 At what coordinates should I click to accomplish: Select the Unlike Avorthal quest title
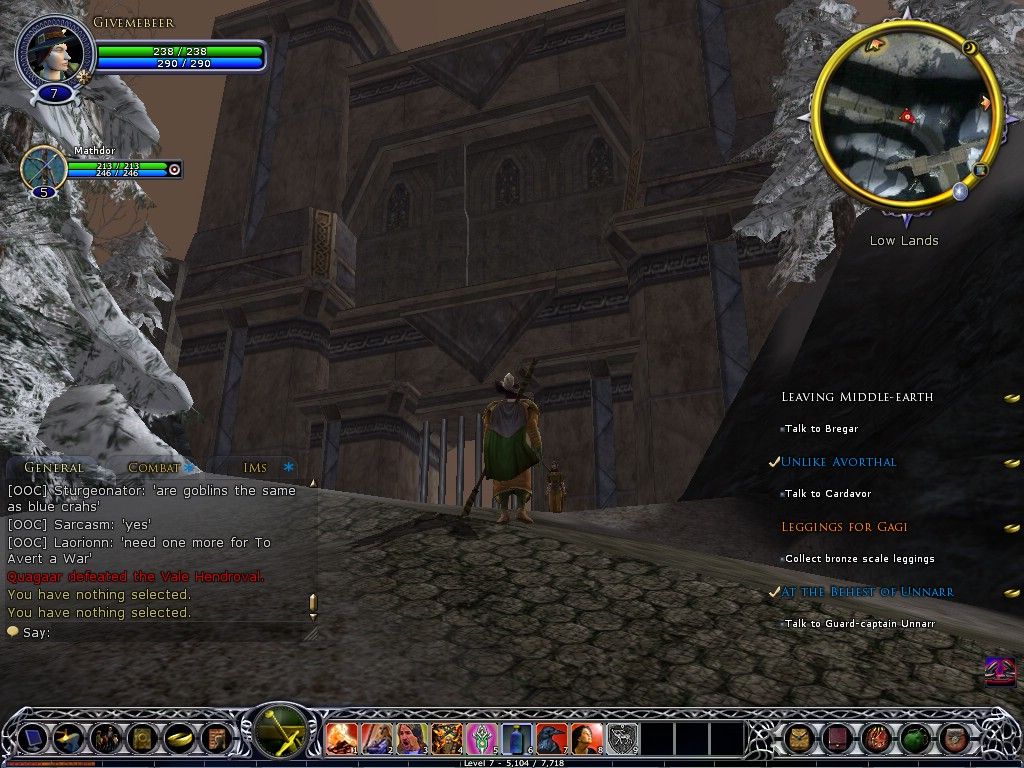838,462
